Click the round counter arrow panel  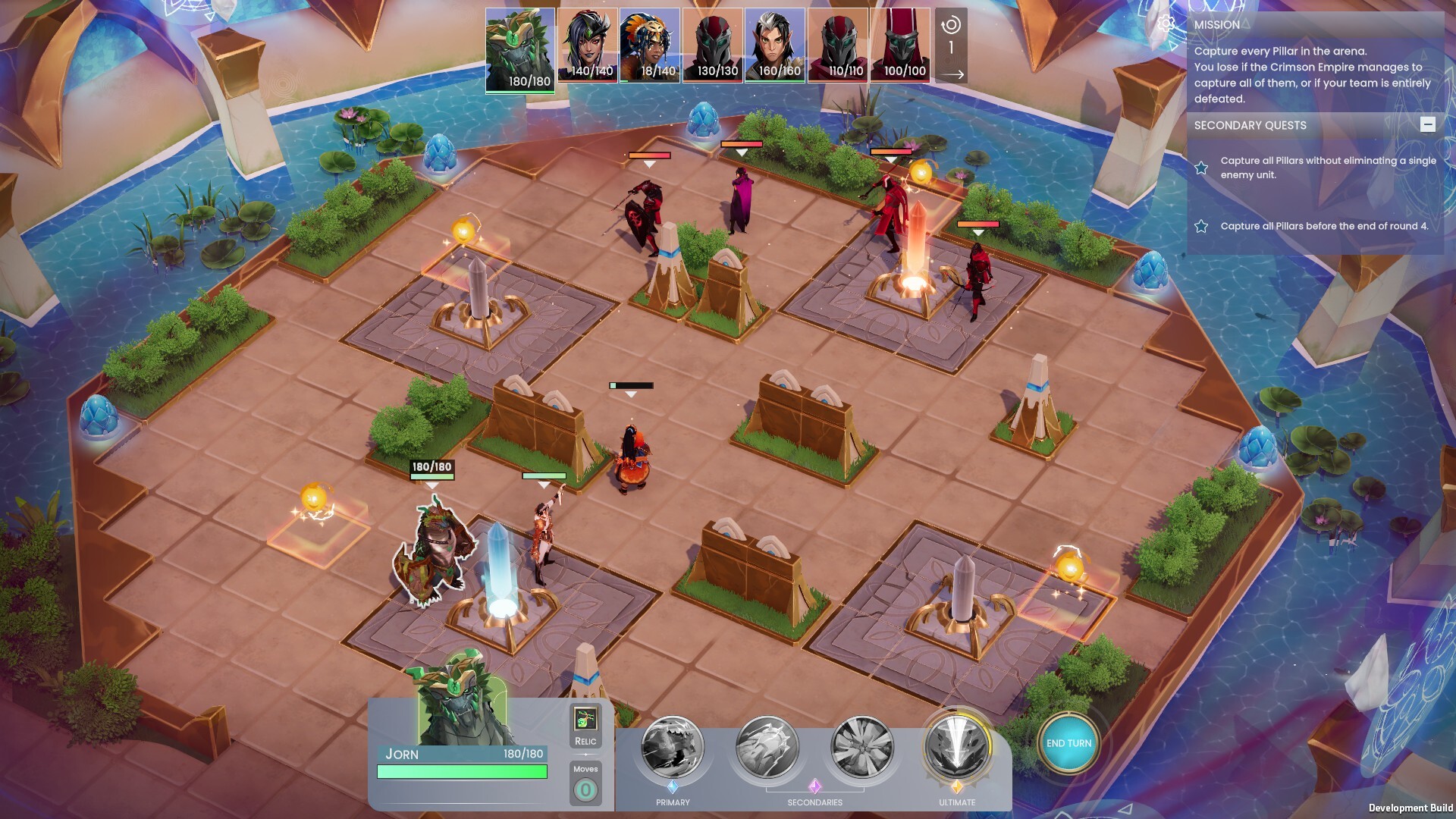(951, 45)
